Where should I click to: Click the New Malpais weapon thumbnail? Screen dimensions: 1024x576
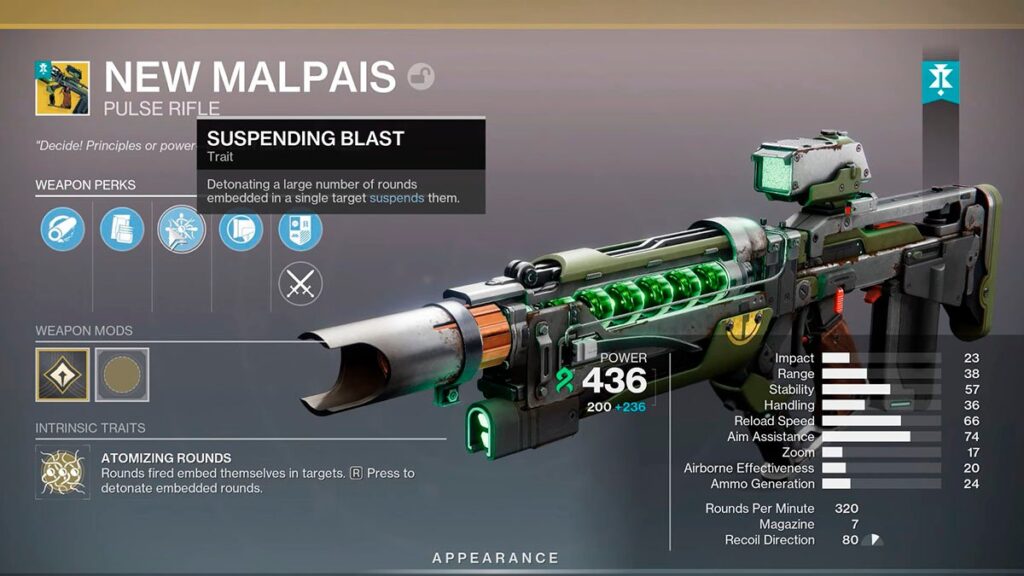tap(62, 88)
